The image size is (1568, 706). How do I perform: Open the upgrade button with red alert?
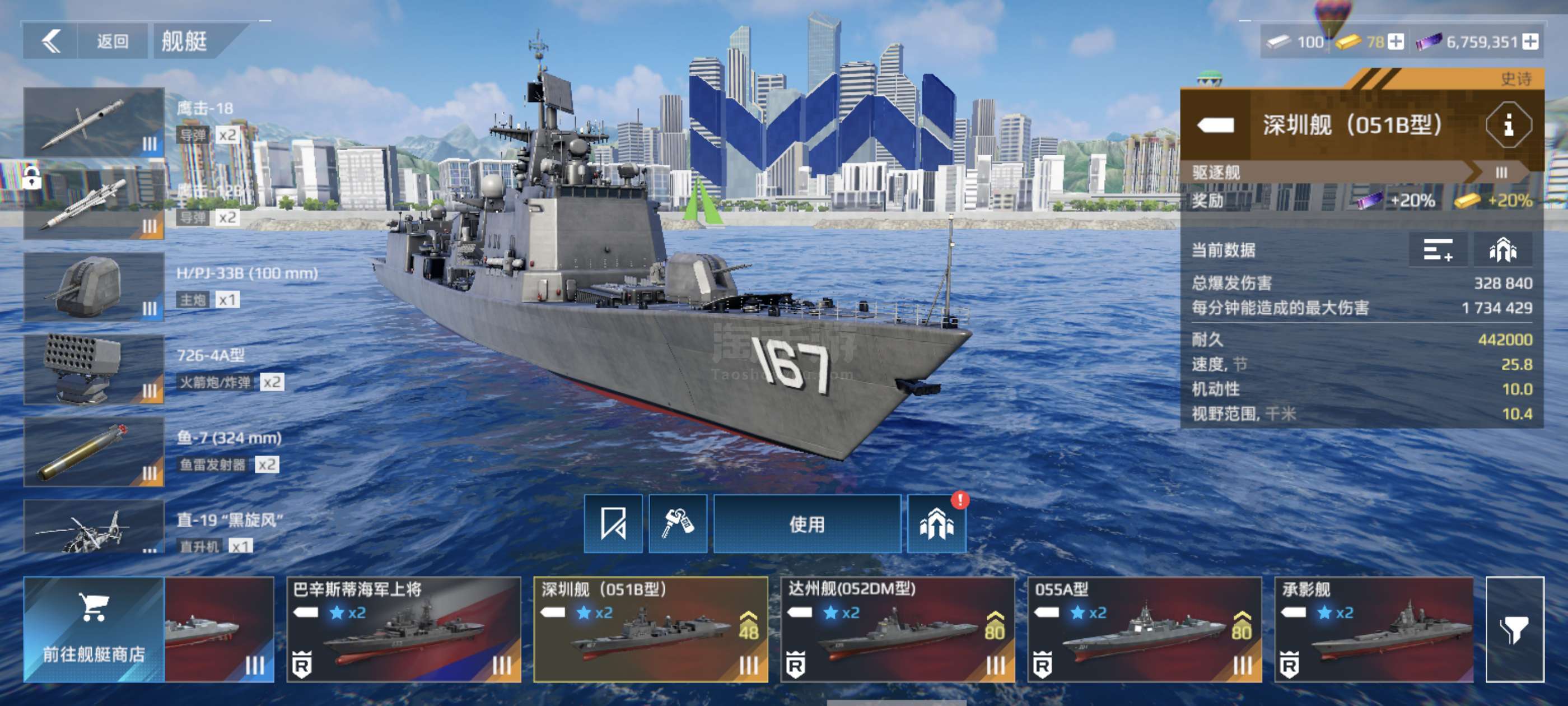pos(936,524)
